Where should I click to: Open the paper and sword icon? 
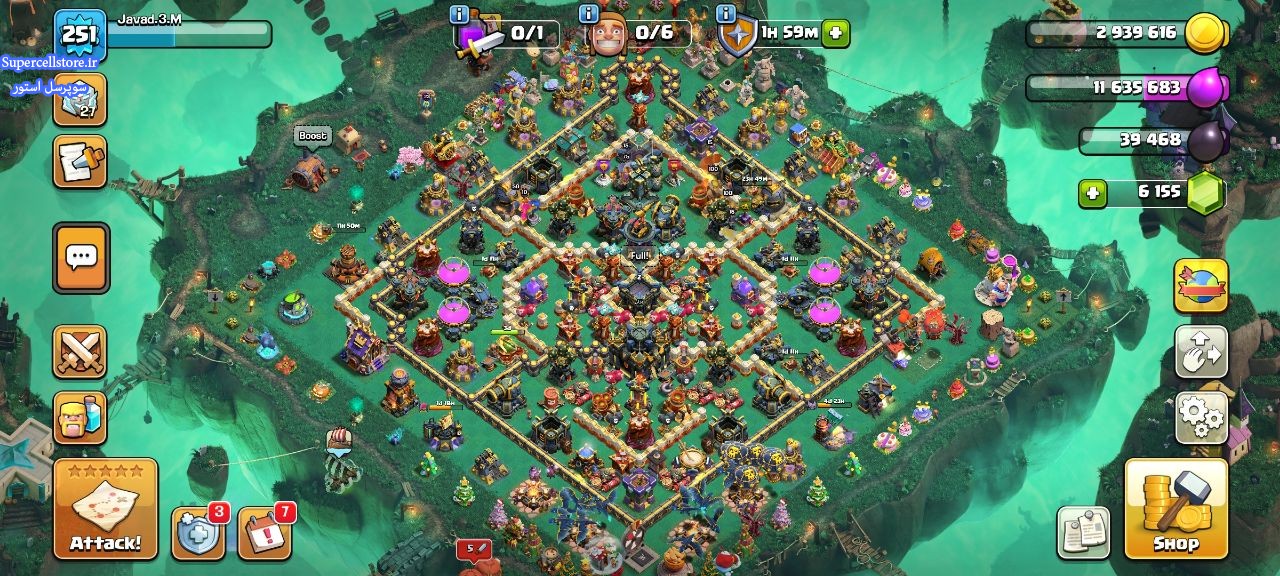(80, 162)
